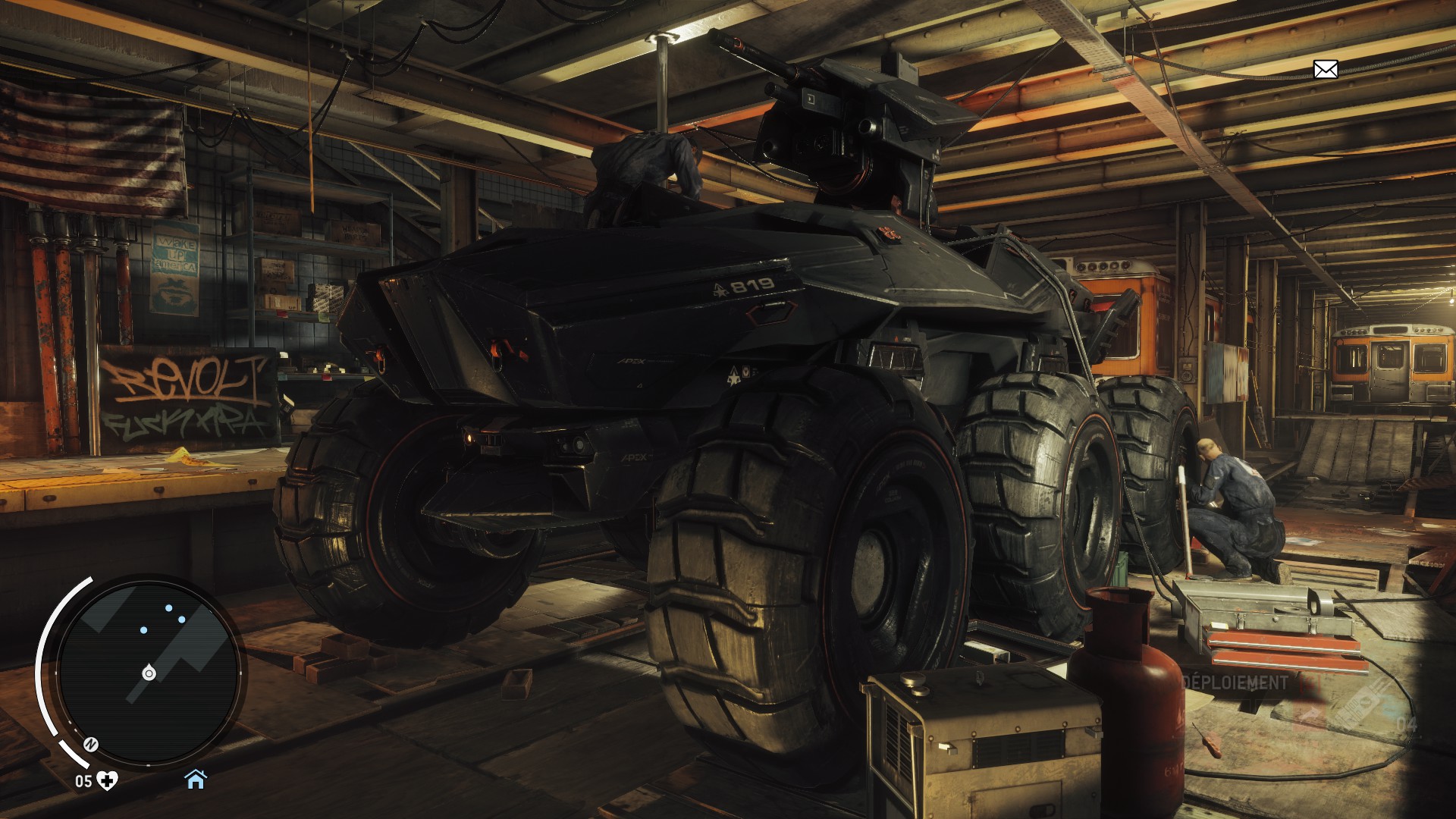Click the north compass marker on minimap

(x=92, y=744)
